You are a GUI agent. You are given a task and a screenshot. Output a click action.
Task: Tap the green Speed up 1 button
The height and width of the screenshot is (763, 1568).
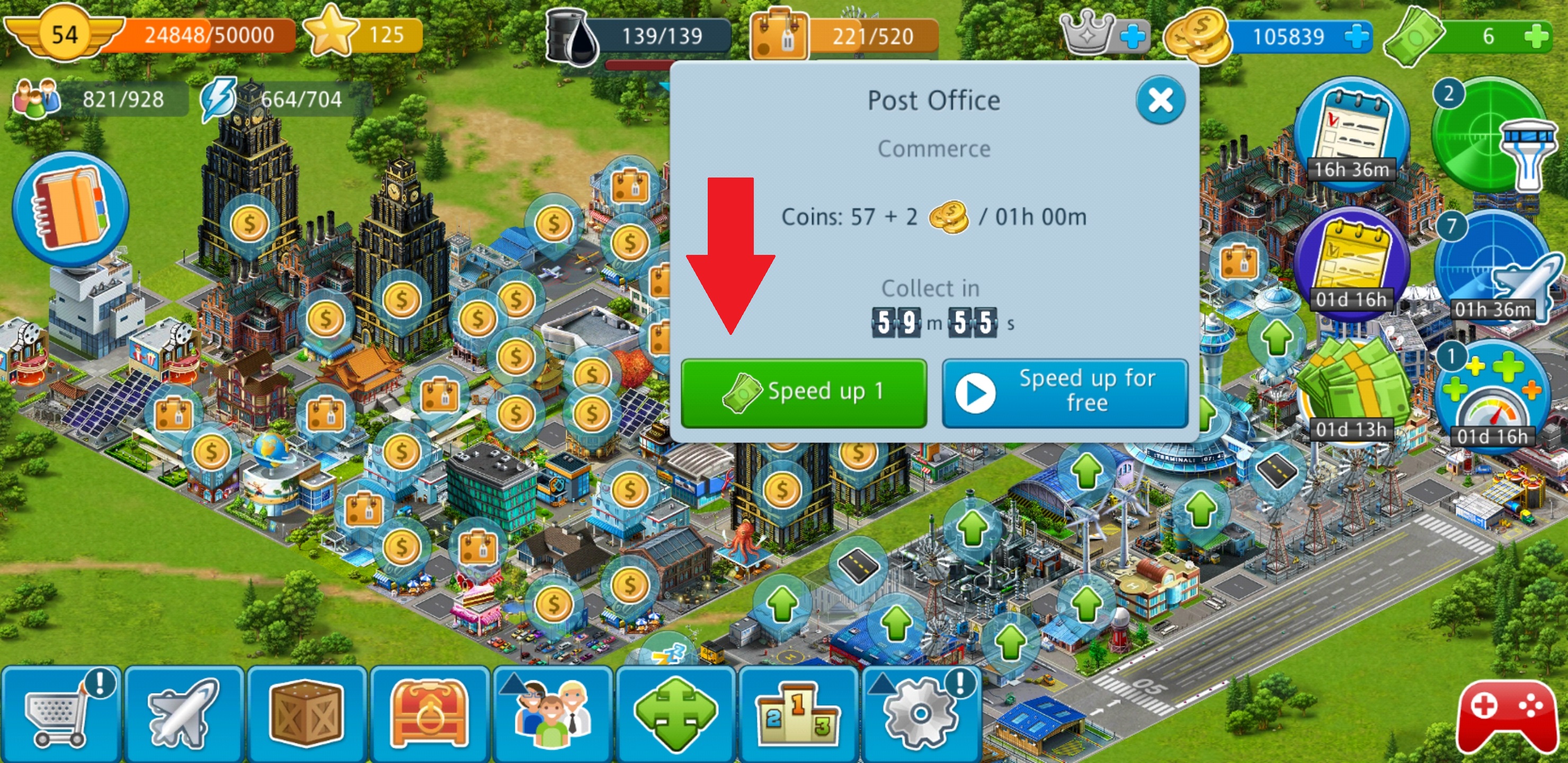tap(804, 393)
